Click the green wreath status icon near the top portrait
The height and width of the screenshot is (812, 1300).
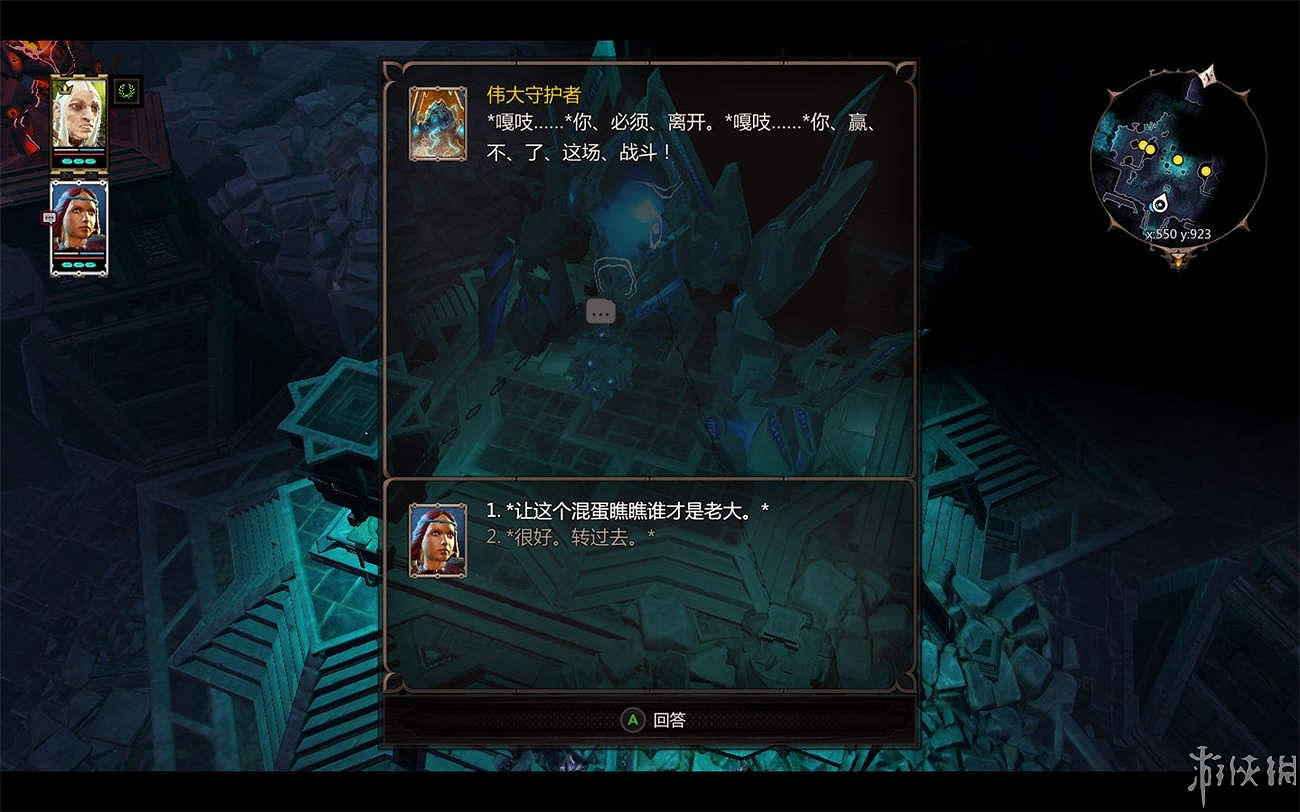[x=126, y=92]
